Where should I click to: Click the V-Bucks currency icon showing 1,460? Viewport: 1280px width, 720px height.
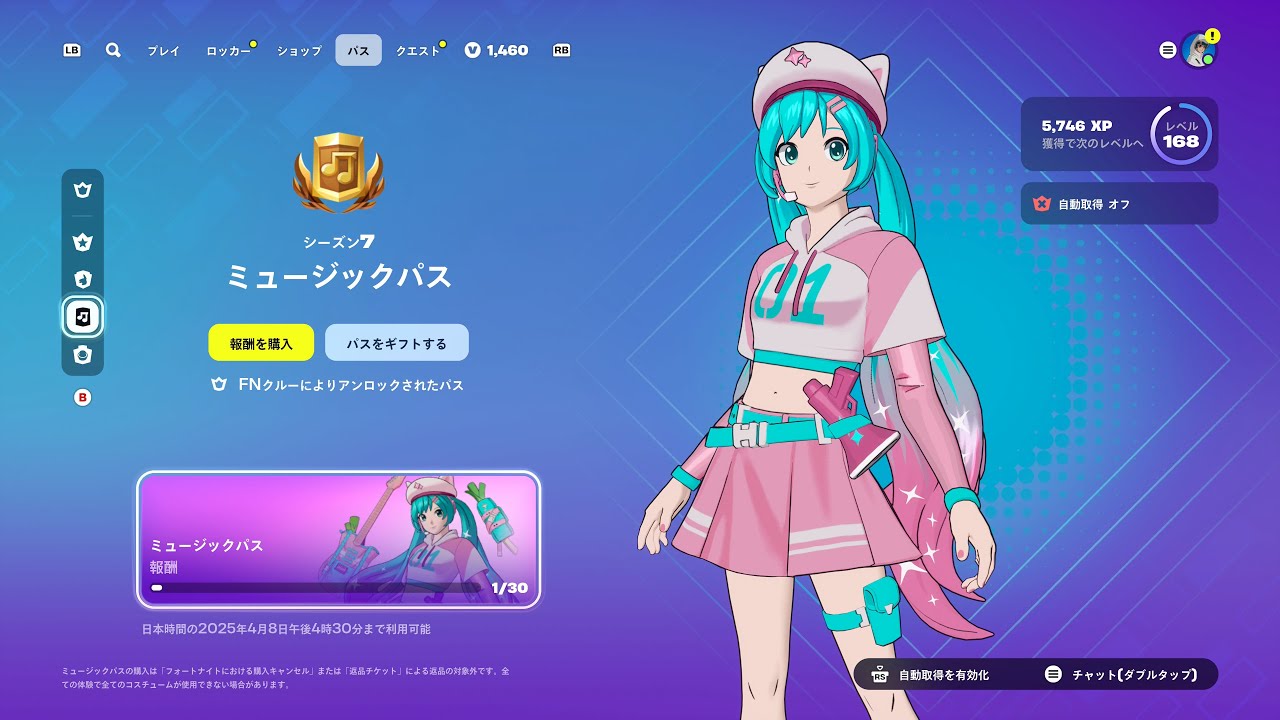(x=471, y=50)
